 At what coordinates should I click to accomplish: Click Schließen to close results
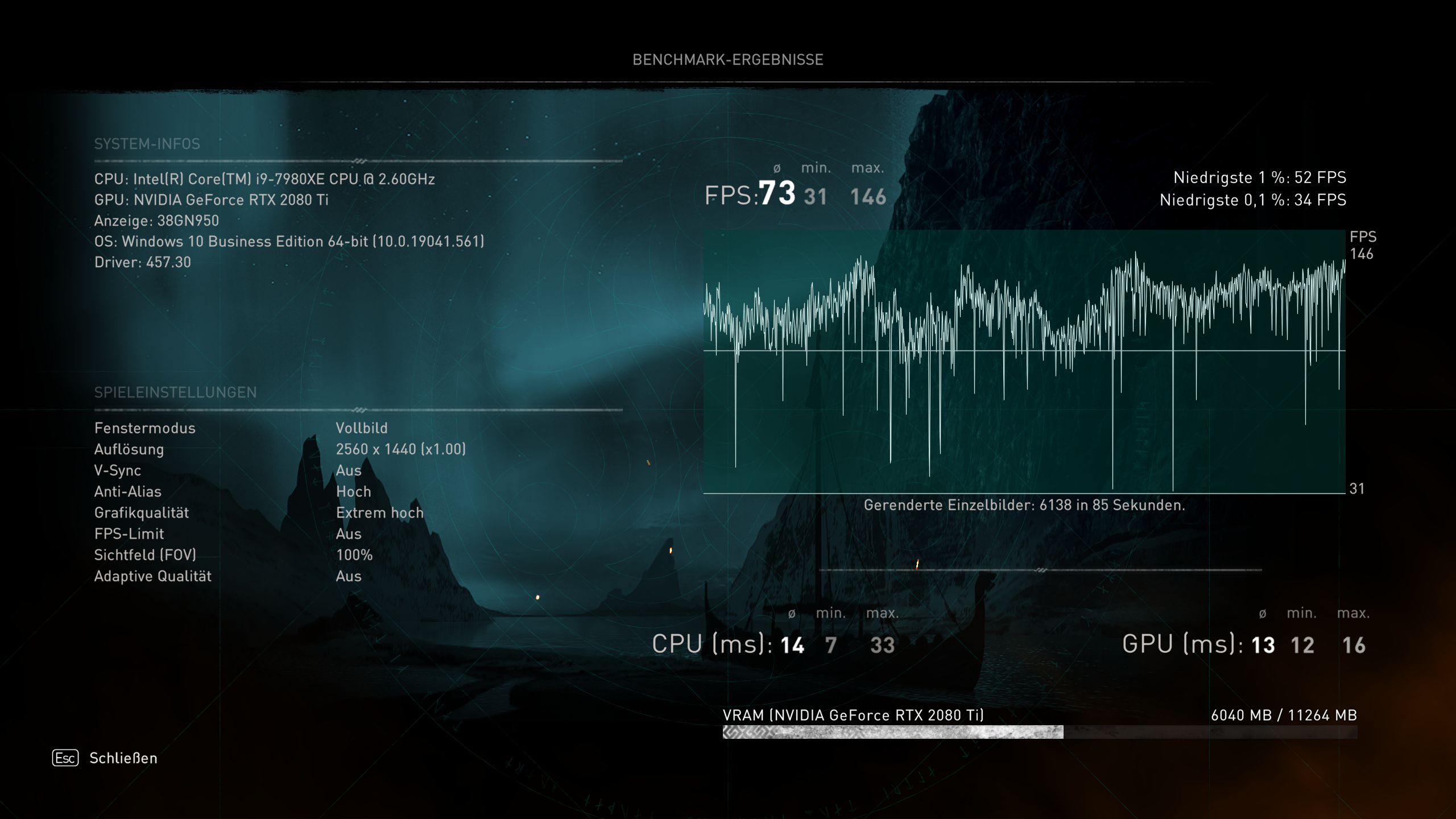123,758
